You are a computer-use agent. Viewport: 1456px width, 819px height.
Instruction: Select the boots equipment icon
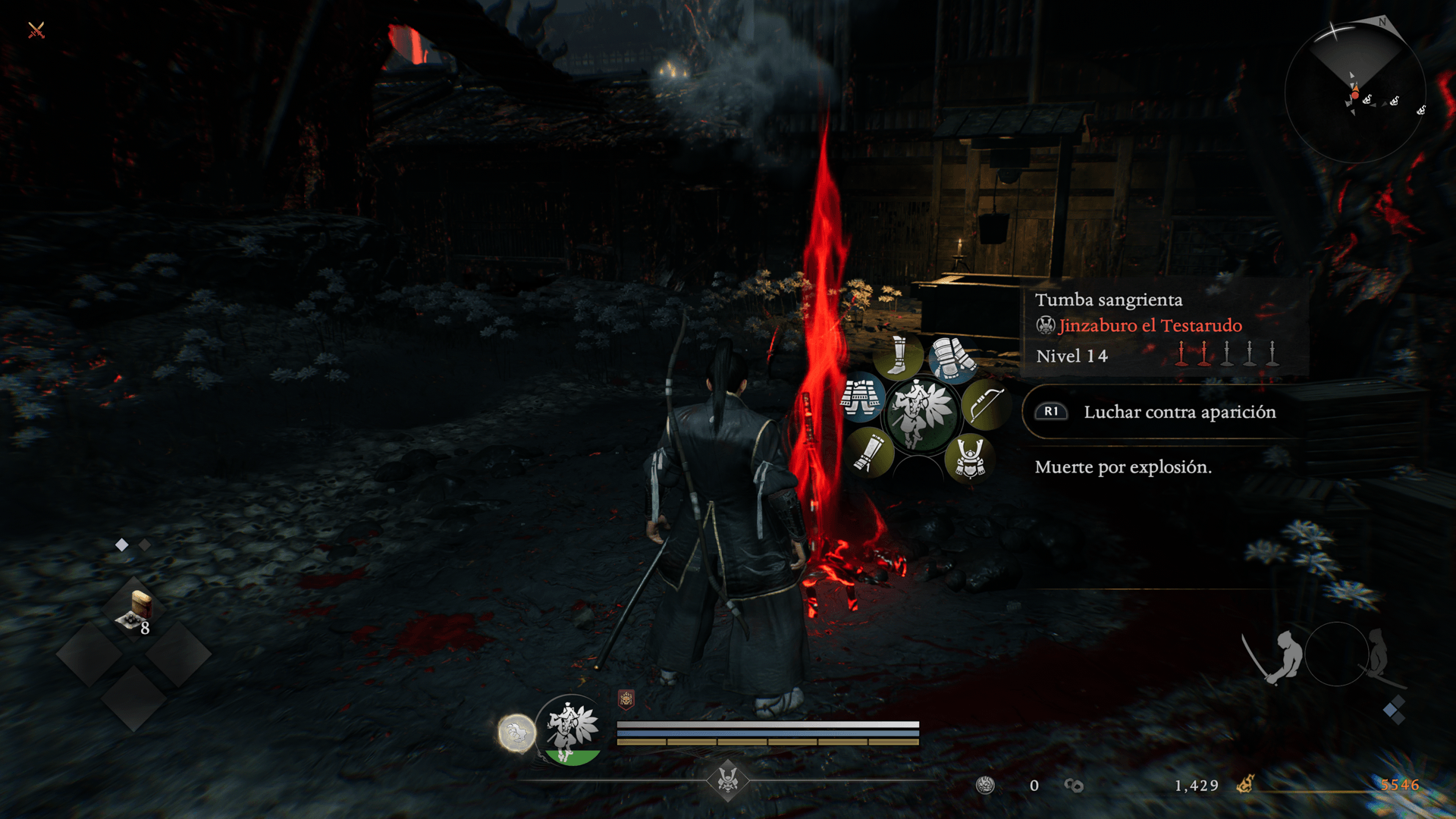click(898, 356)
